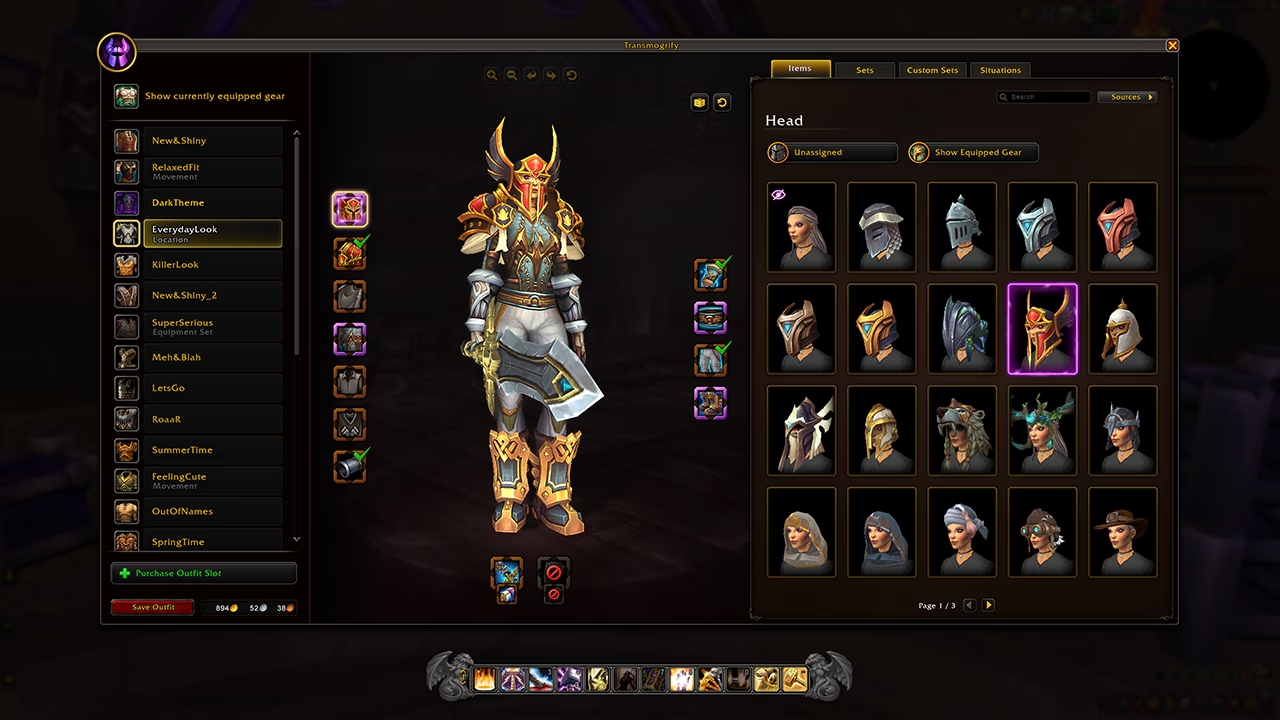Open the Custom Sets tab
1280x720 pixels.
932,70
